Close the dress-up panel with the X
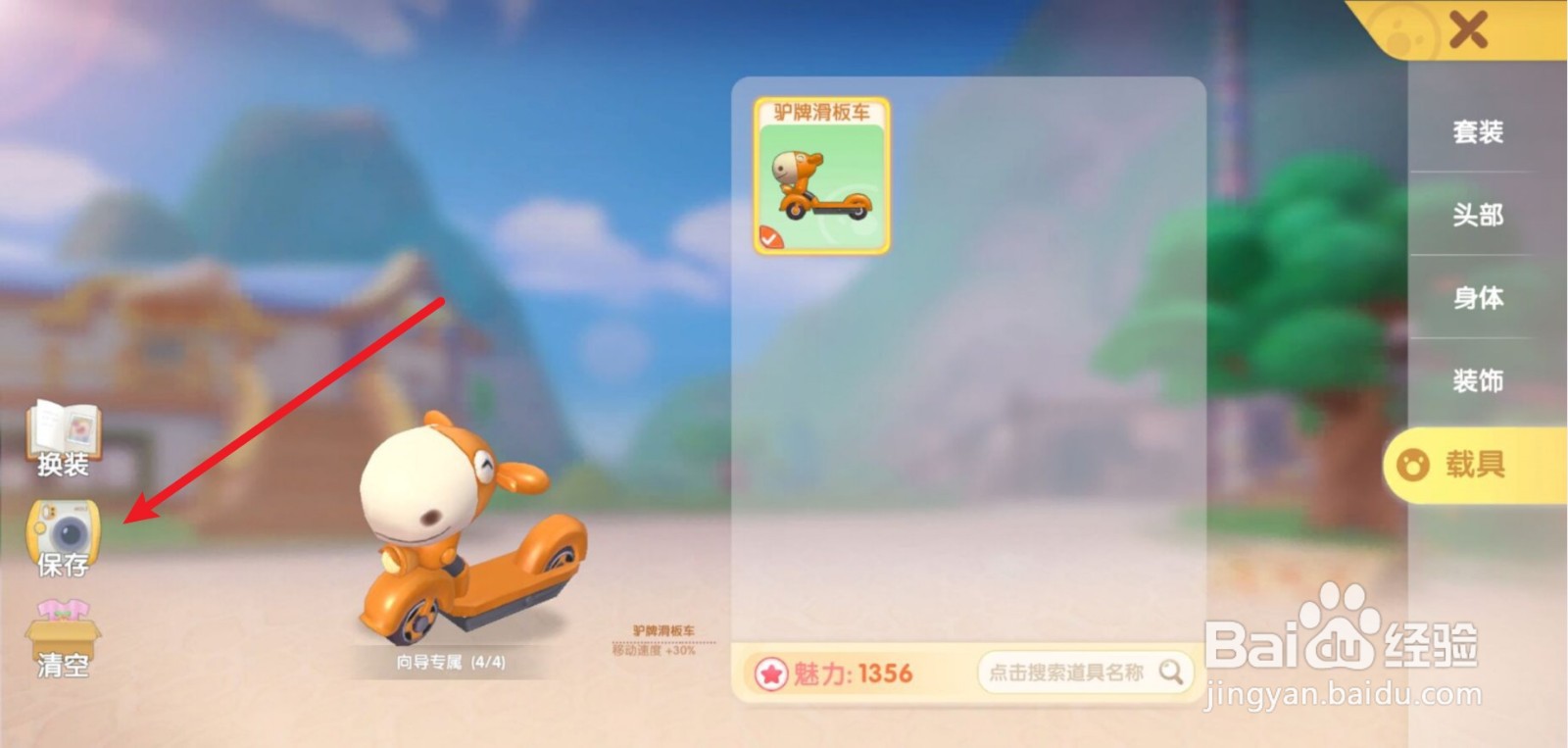Viewport: 1568px width, 748px height. click(x=1466, y=30)
